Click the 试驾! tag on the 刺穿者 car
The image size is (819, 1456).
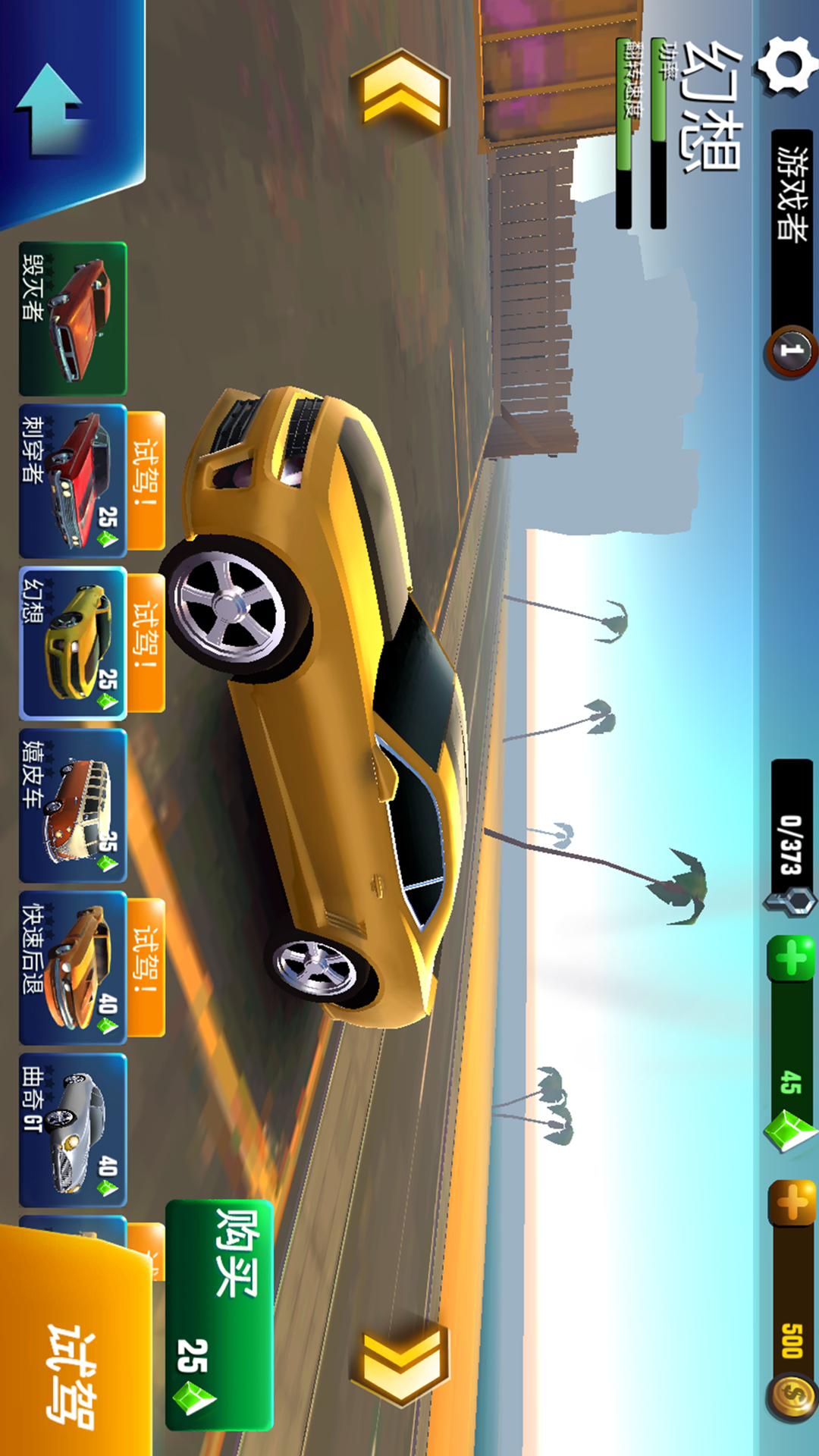146,479
